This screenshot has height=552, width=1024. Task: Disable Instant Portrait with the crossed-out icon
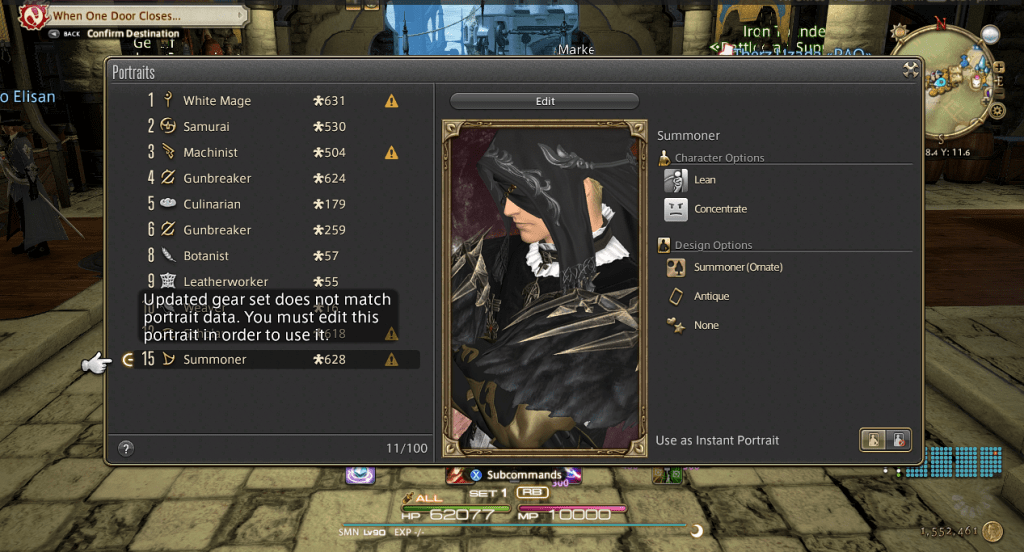899,440
